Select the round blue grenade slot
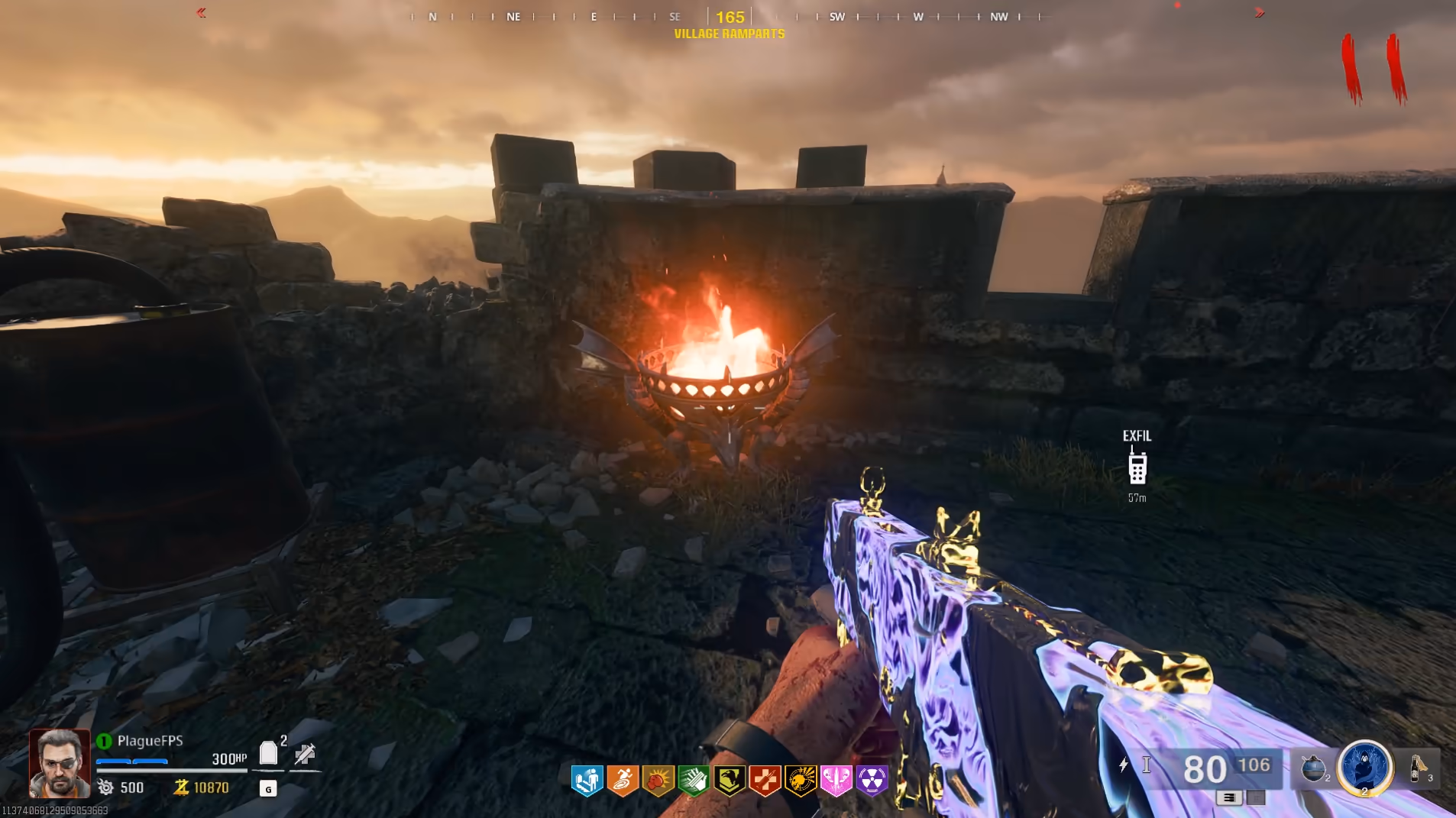1456x818 pixels. [1312, 768]
